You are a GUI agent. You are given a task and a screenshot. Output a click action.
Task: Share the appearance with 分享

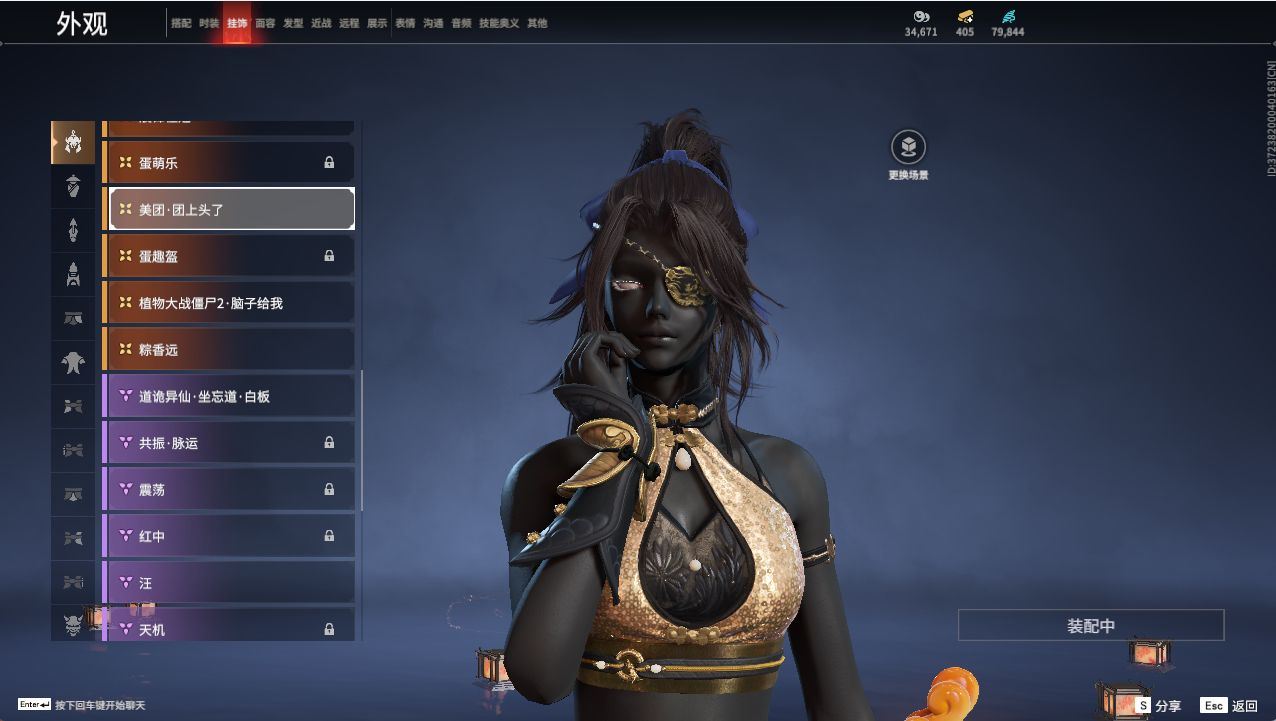(1158, 706)
